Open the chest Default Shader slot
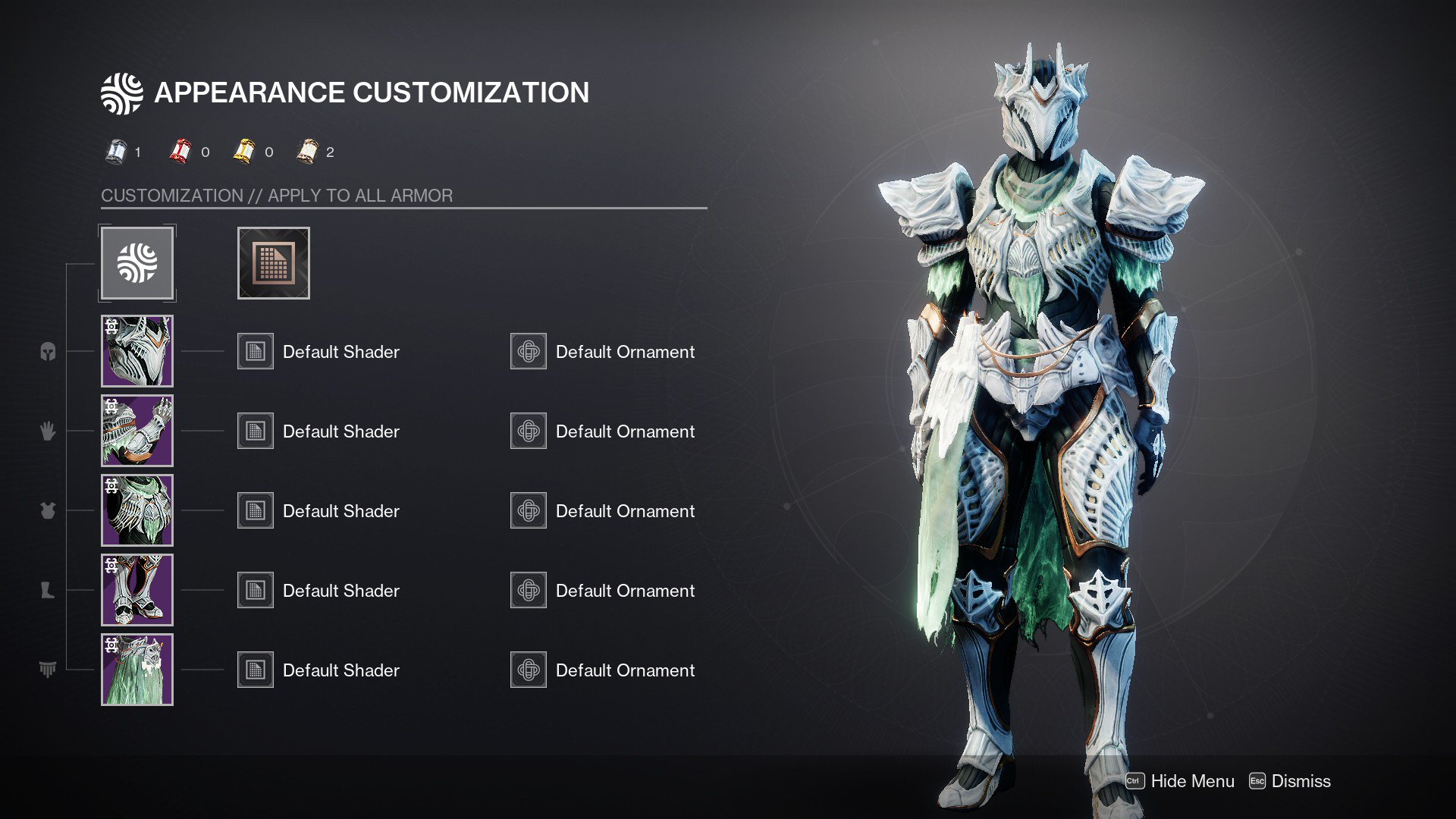Screen dimensions: 1456x819 coord(255,510)
